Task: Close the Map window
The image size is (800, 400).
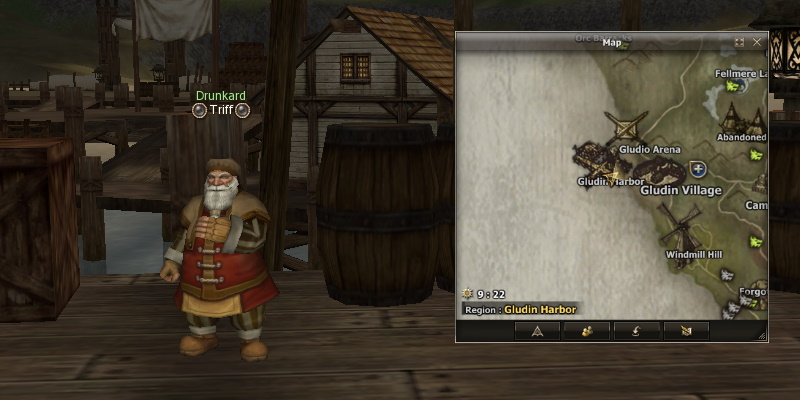Action: coord(756,42)
